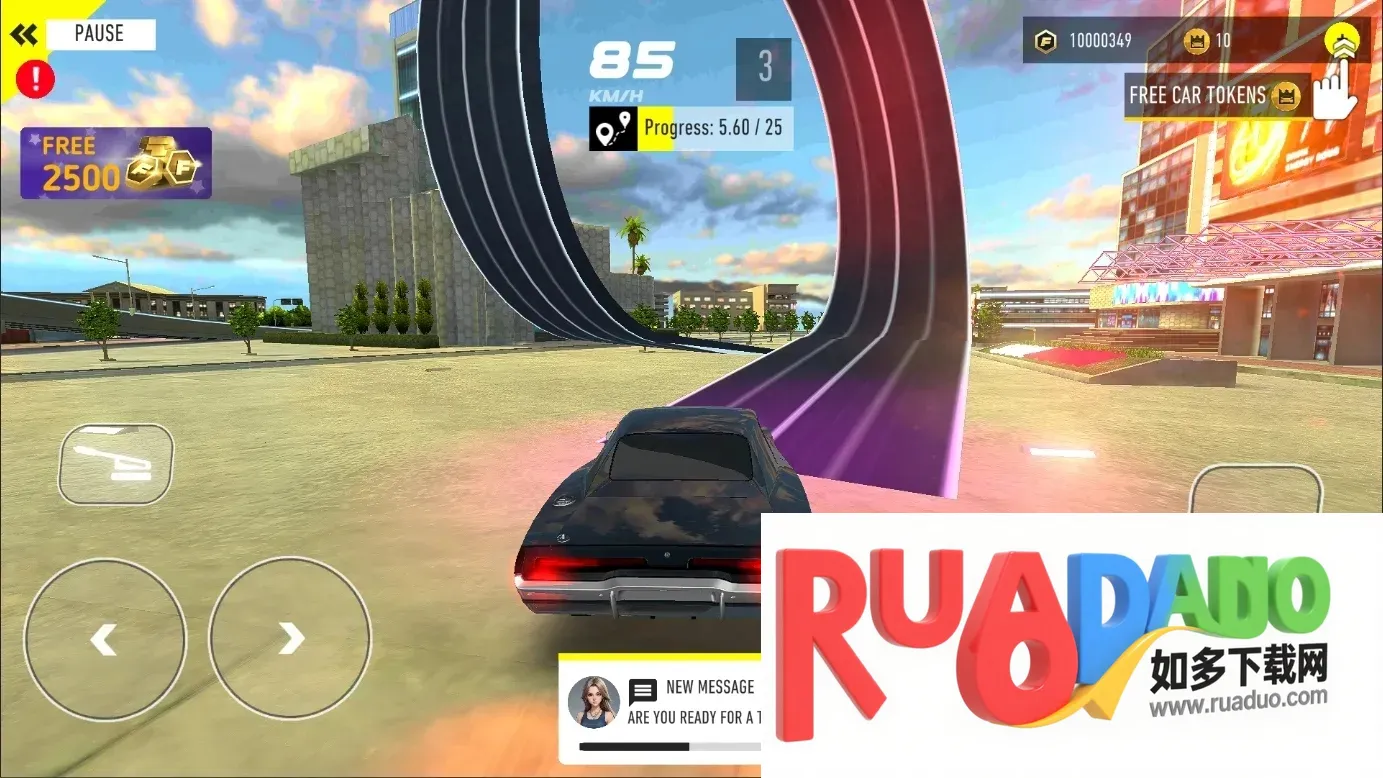Image resolution: width=1383 pixels, height=778 pixels.
Task: Tap the handbrake button
Action: click(x=116, y=464)
